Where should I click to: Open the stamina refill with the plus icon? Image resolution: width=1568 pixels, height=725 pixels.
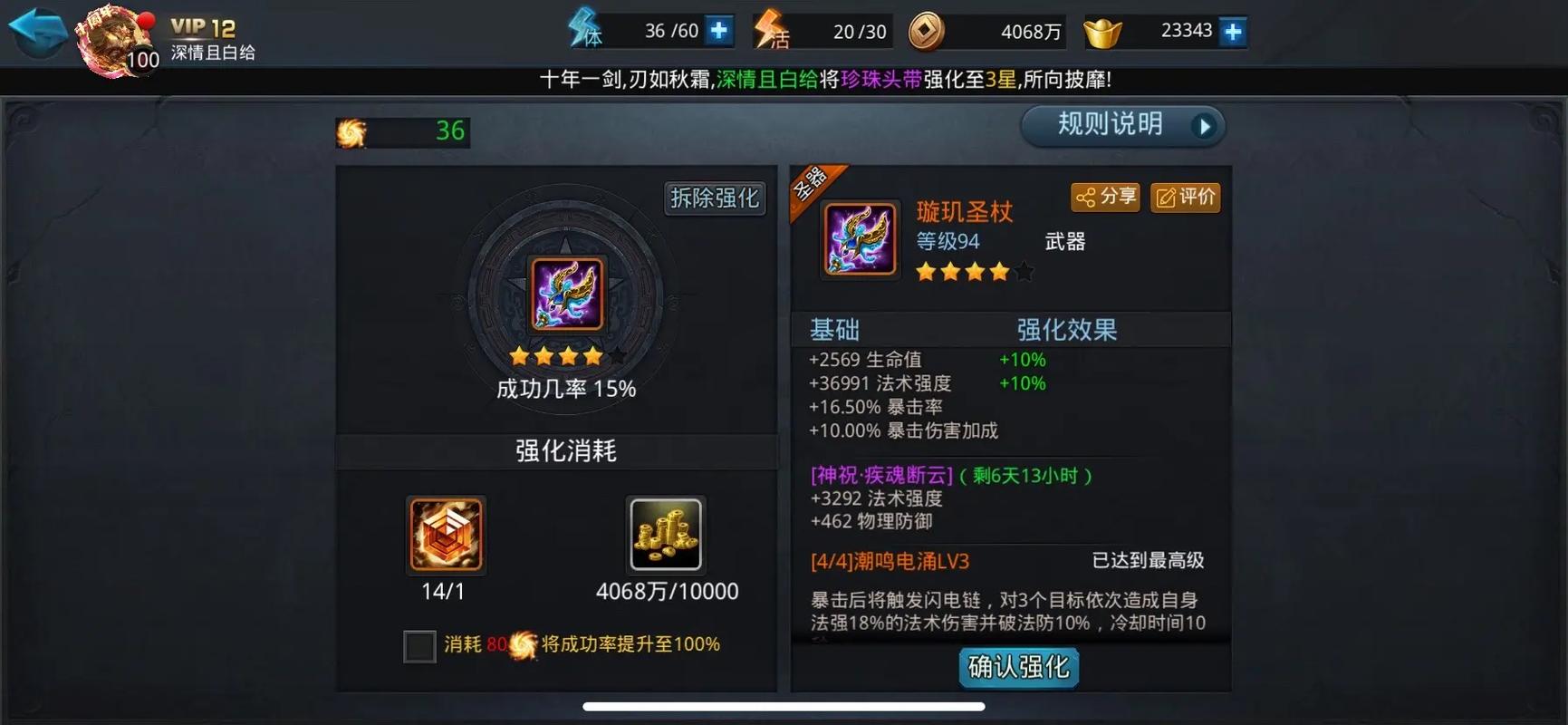(717, 30)
